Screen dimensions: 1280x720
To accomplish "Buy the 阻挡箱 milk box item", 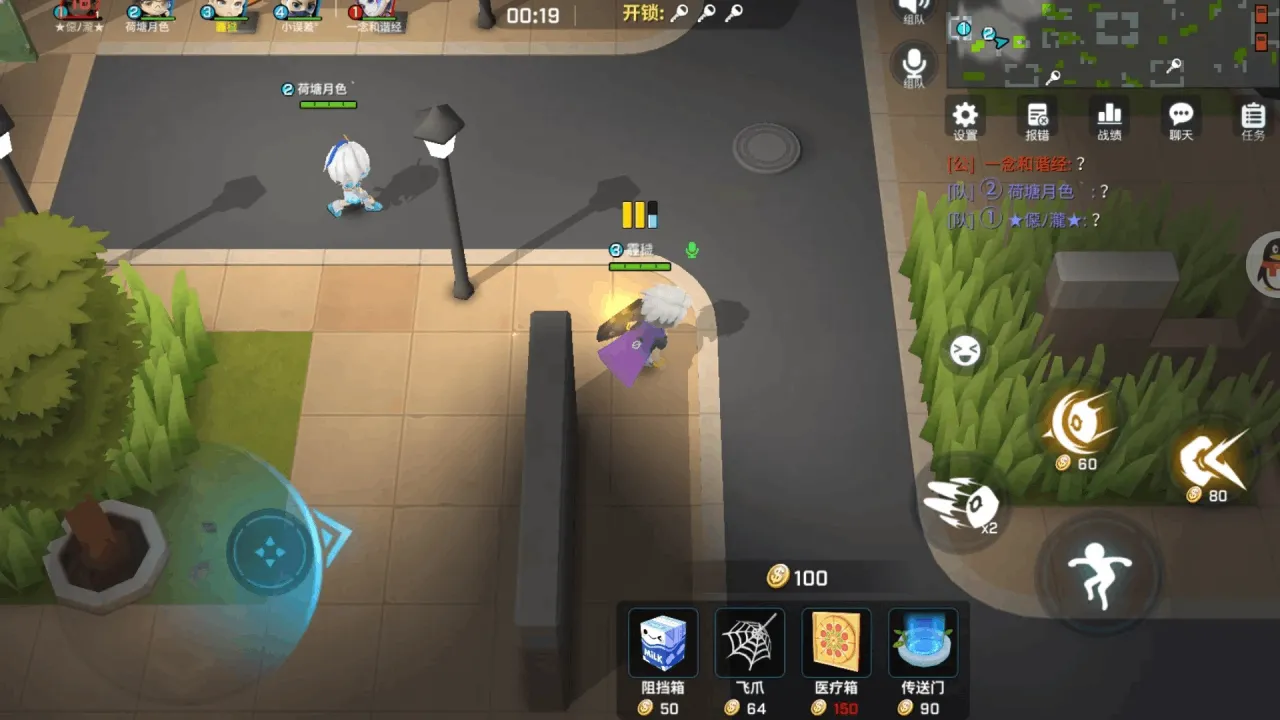I will pos(663,643).
